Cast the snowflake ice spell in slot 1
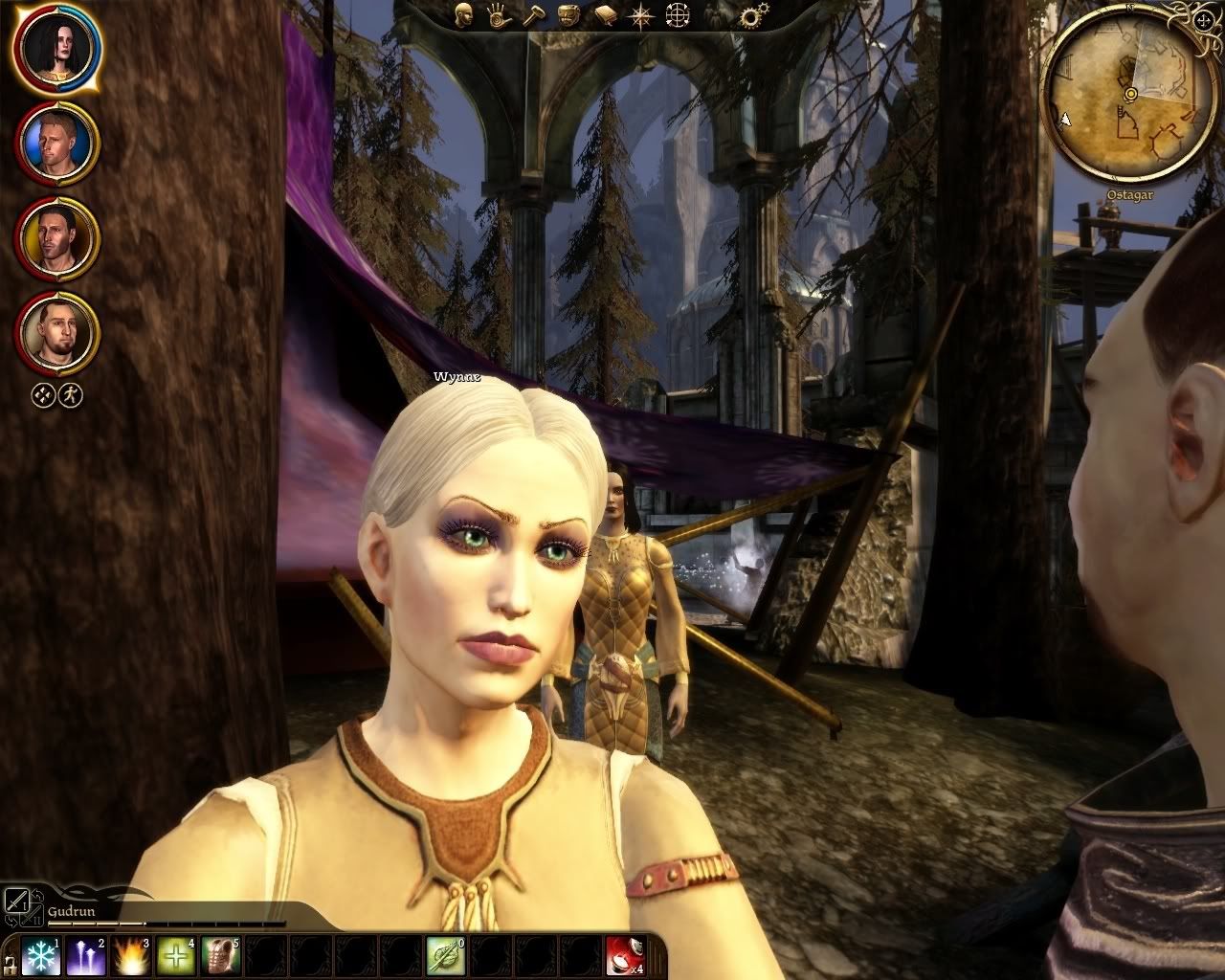The width and height of the screenshot is (1225, 980). tap(42, 956)
